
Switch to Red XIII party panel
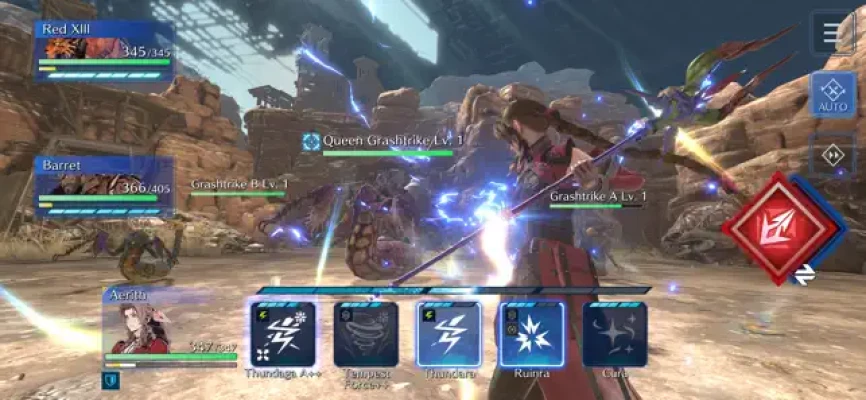click(104, 50)
